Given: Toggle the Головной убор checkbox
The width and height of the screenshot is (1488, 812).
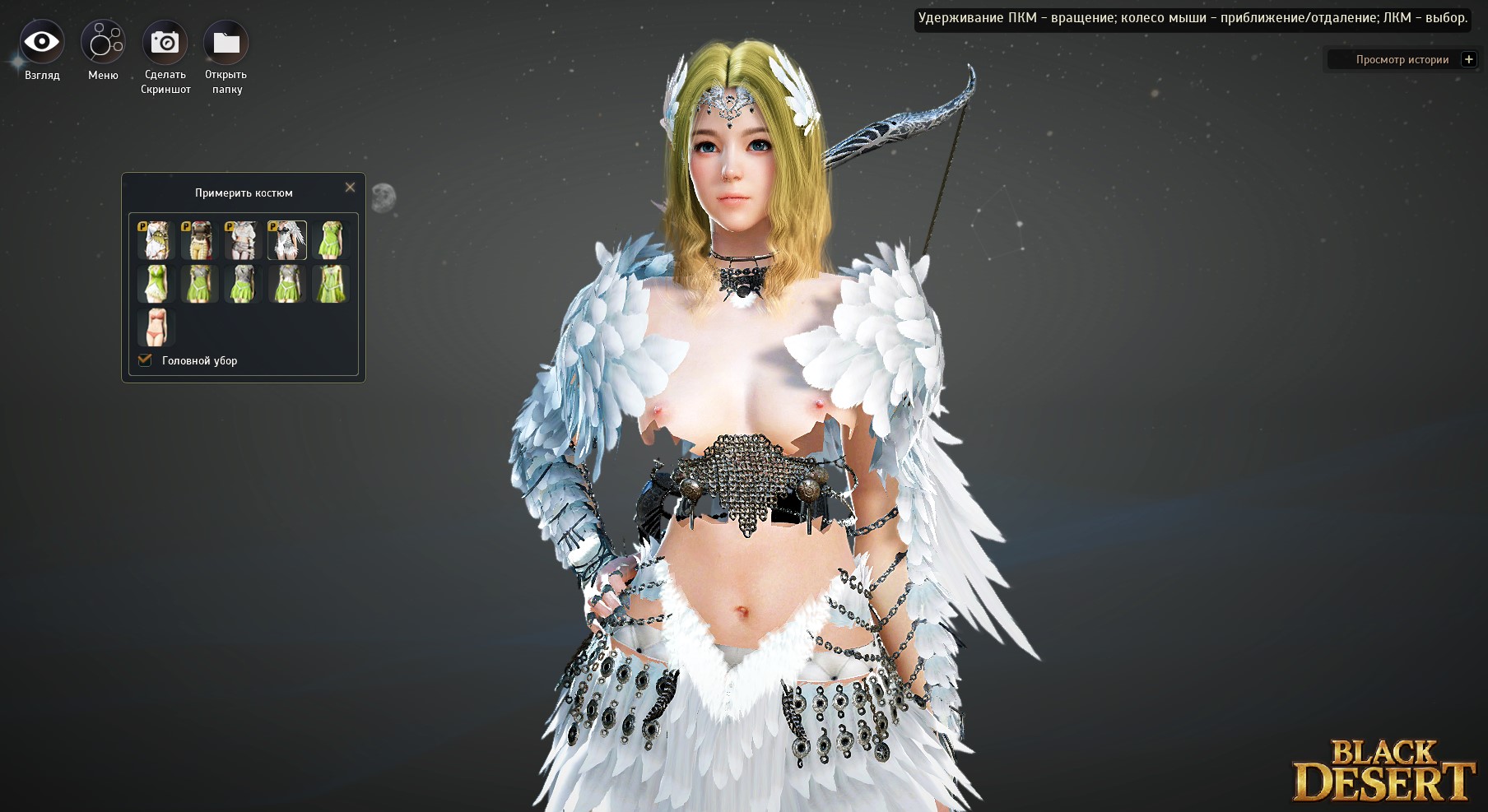Looking at the screenshot, I should pos(146,360).
